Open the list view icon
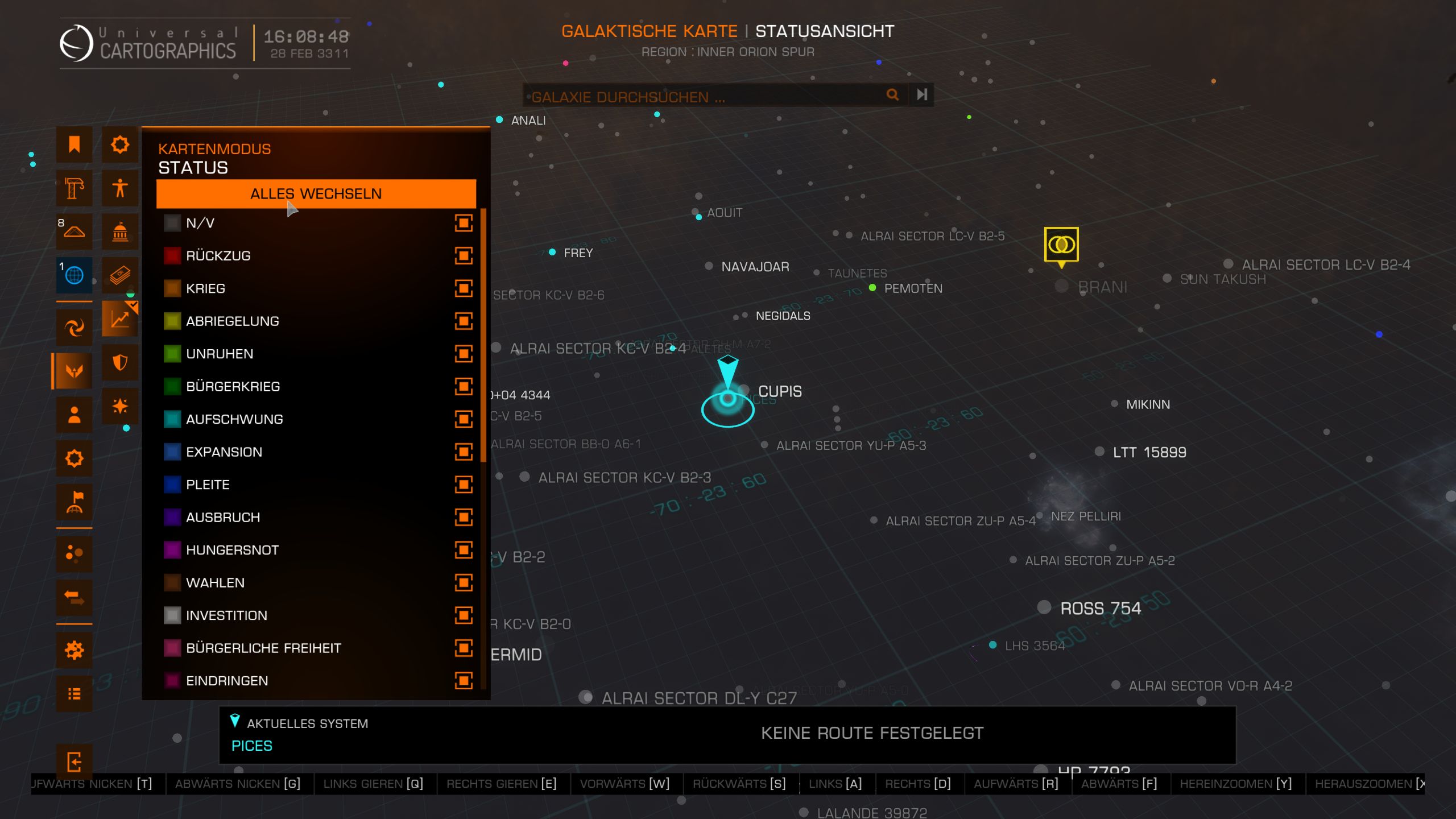Image resolution: width=1456 pixels, height=819 pixels. point(74,694)
